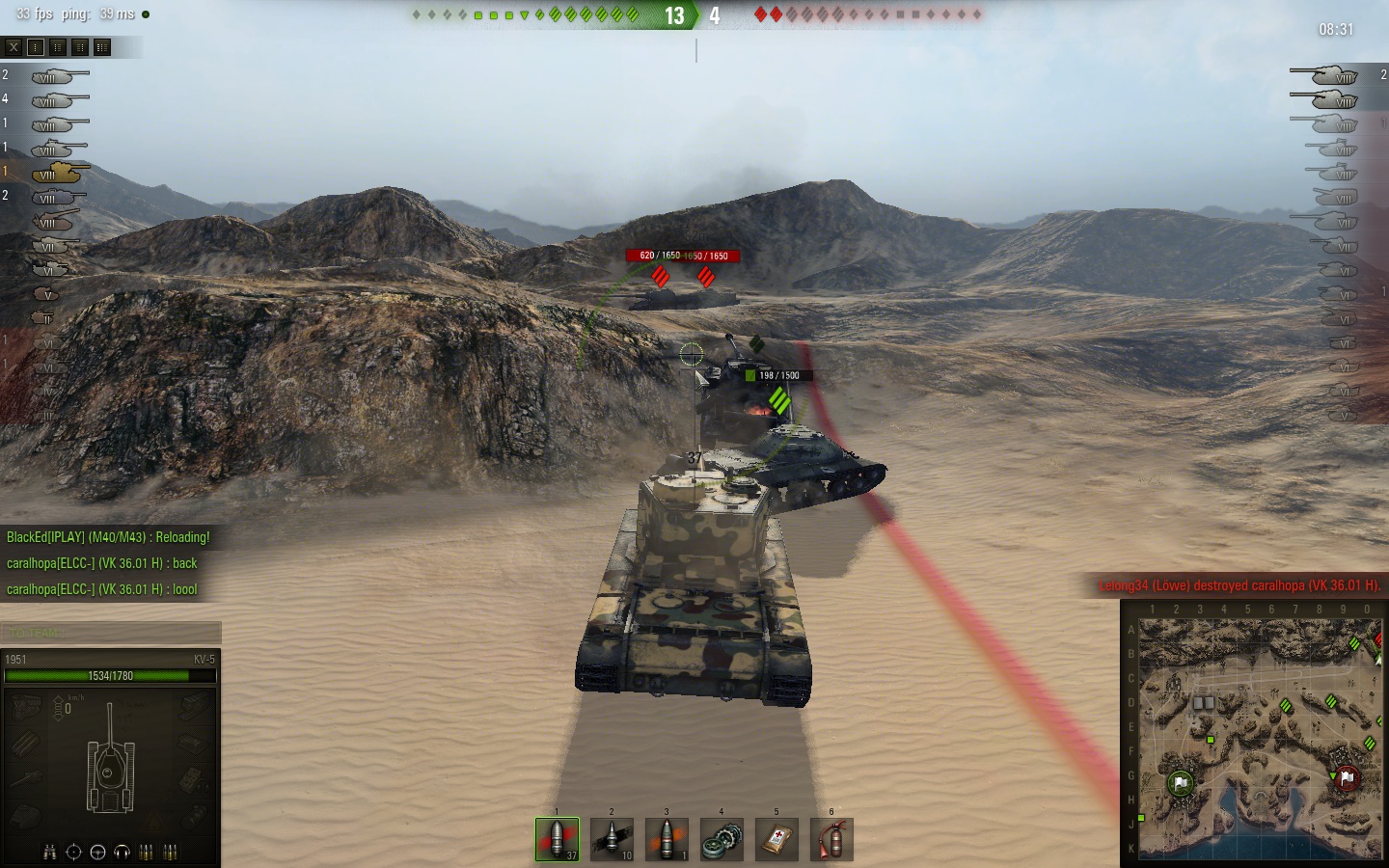The height and width of the screenshot is (868, 1389).
Task: Use the first aid kit consumable
Action: click(776, 839)
